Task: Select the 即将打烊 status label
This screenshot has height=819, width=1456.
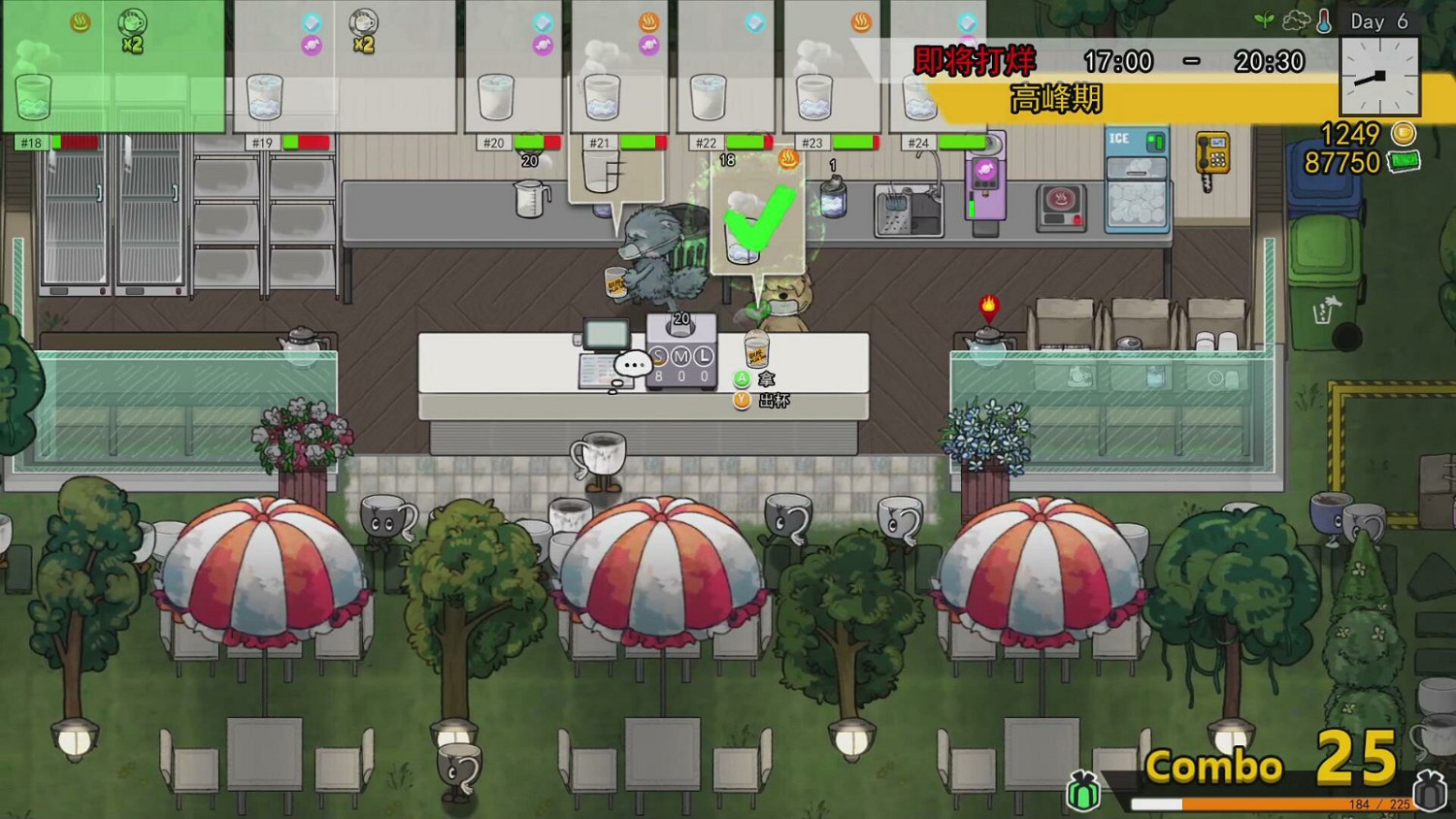Action: (974, 60)
